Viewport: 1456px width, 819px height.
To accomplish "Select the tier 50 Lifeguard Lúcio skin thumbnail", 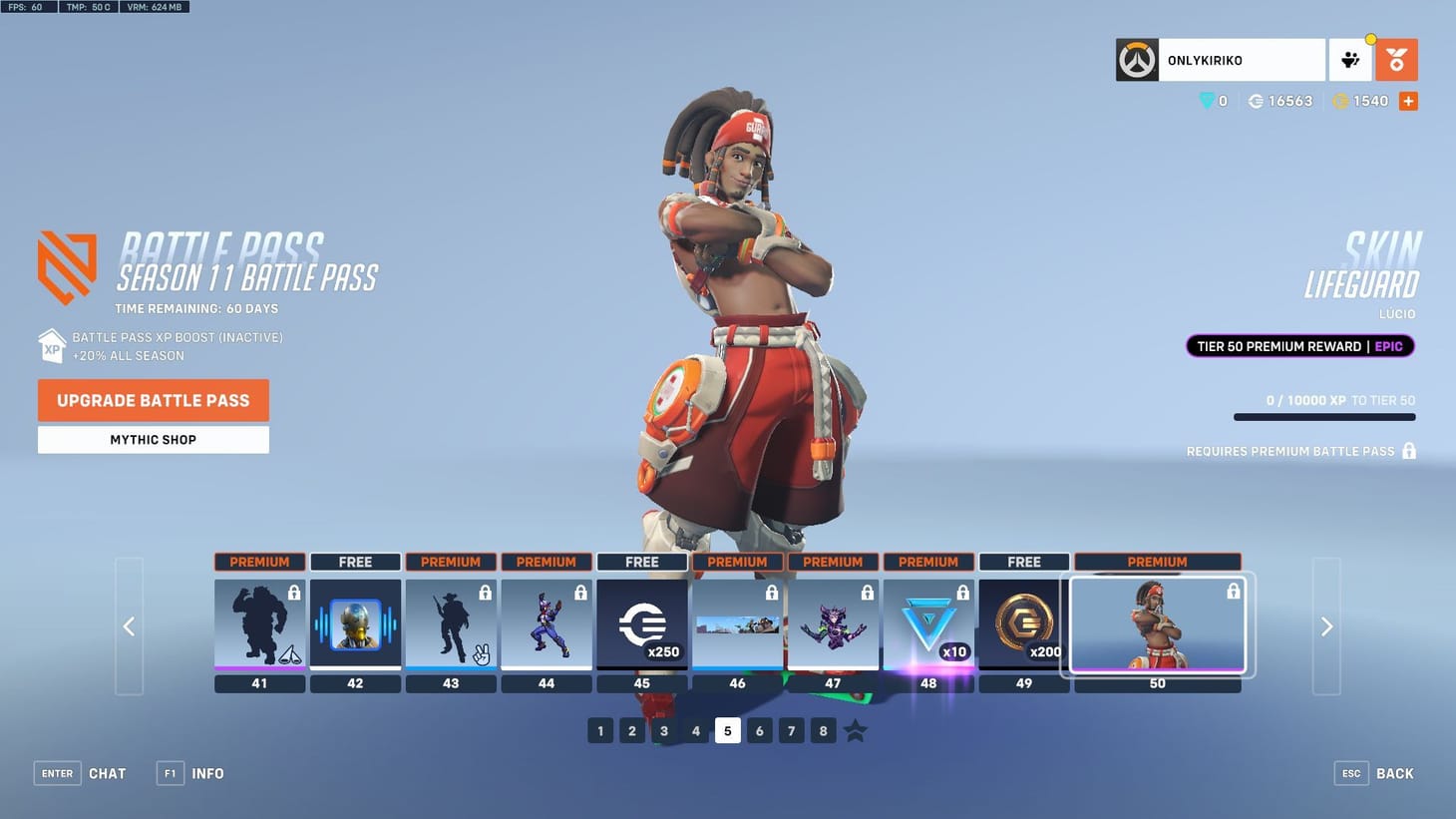I will (x=1157, y=625).
